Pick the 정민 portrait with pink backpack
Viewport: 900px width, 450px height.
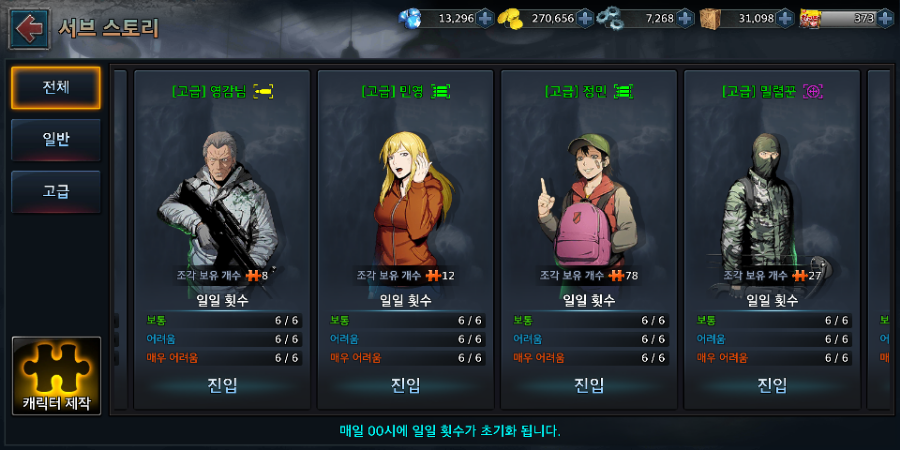click(x=589, y=195)
